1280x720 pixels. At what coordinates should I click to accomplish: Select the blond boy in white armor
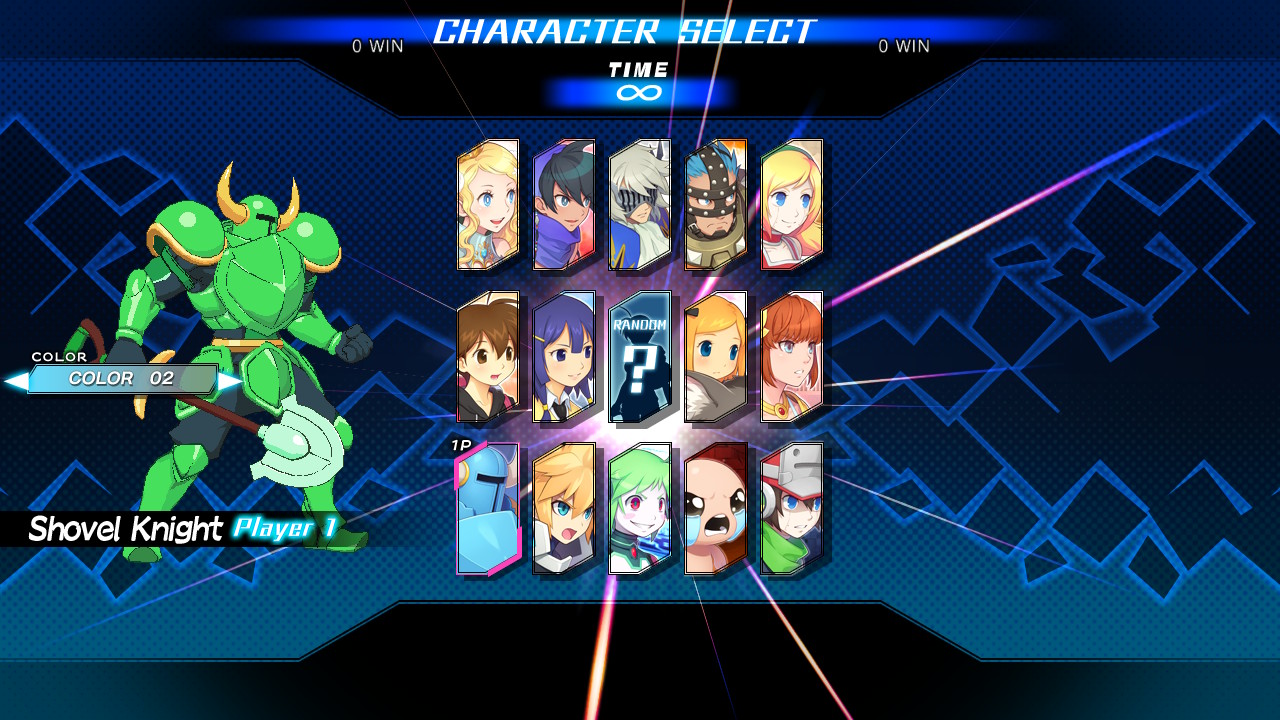[564, 509]
